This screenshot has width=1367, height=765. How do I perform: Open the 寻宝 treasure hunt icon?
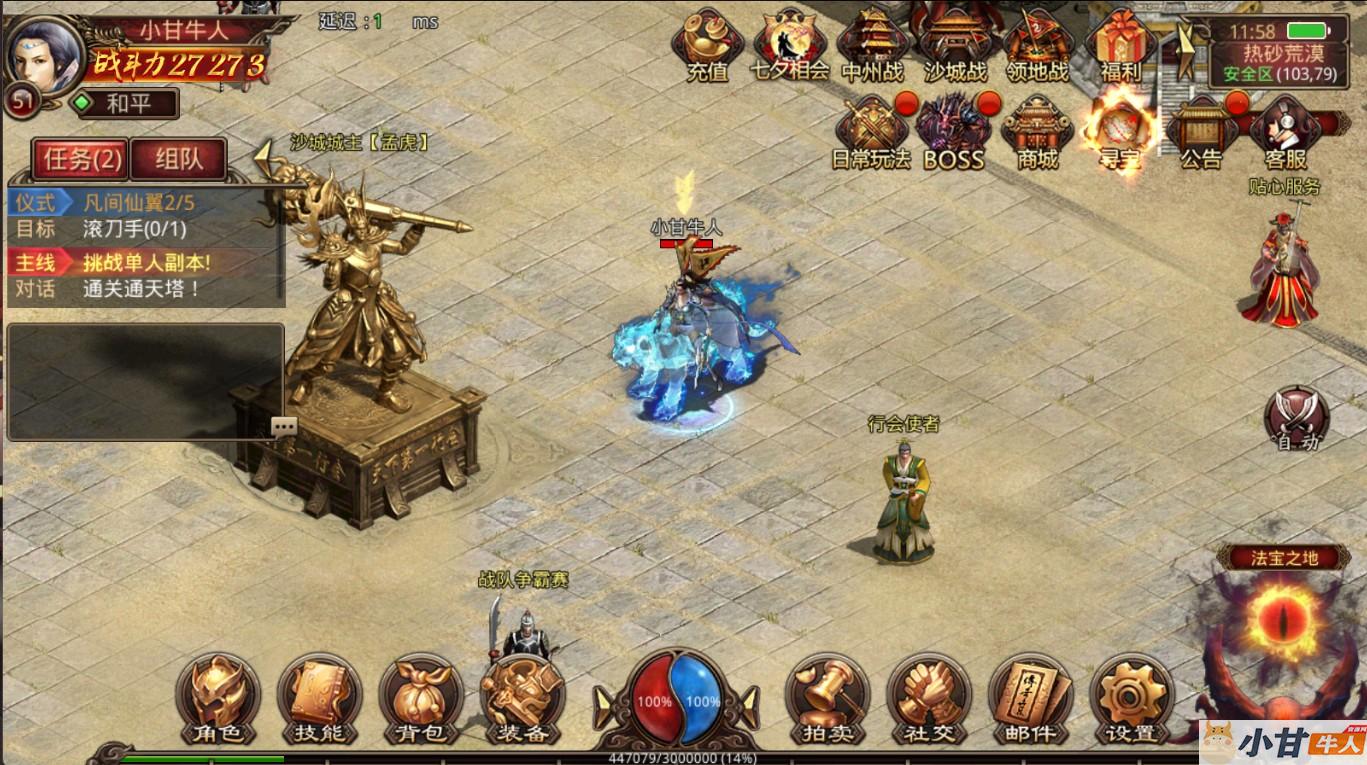1120,132
